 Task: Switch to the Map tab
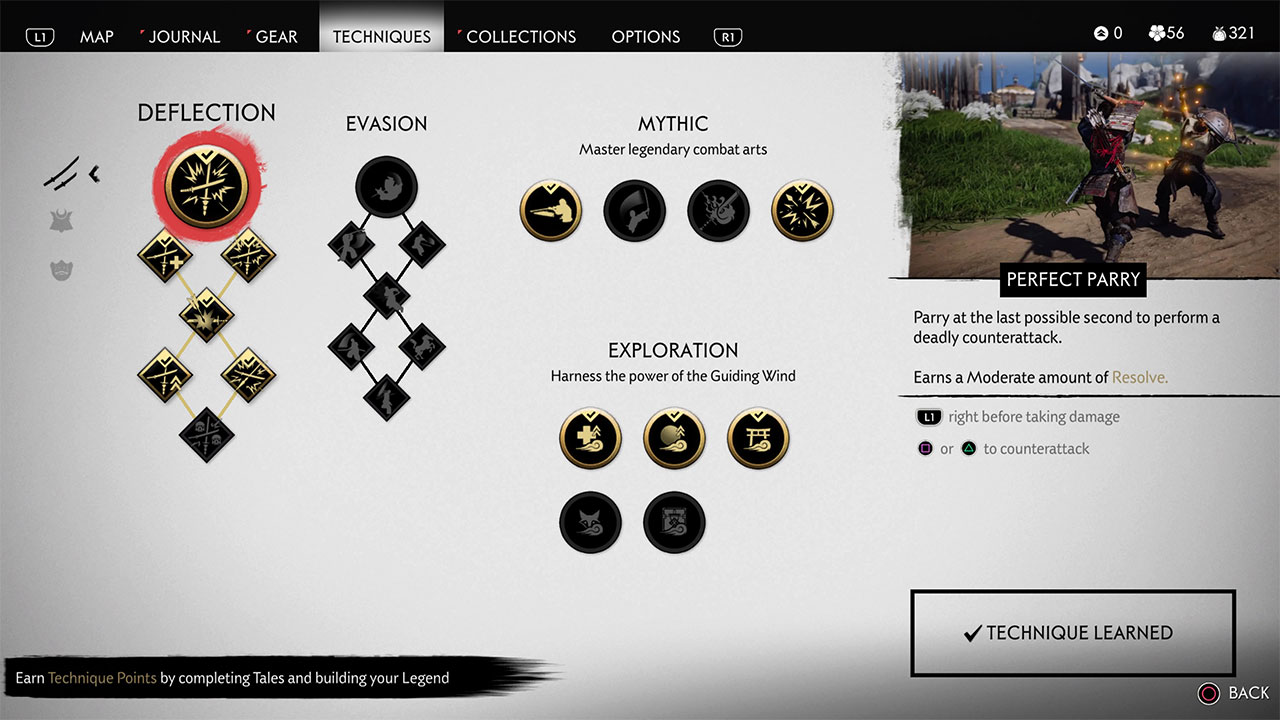point(97,36)
